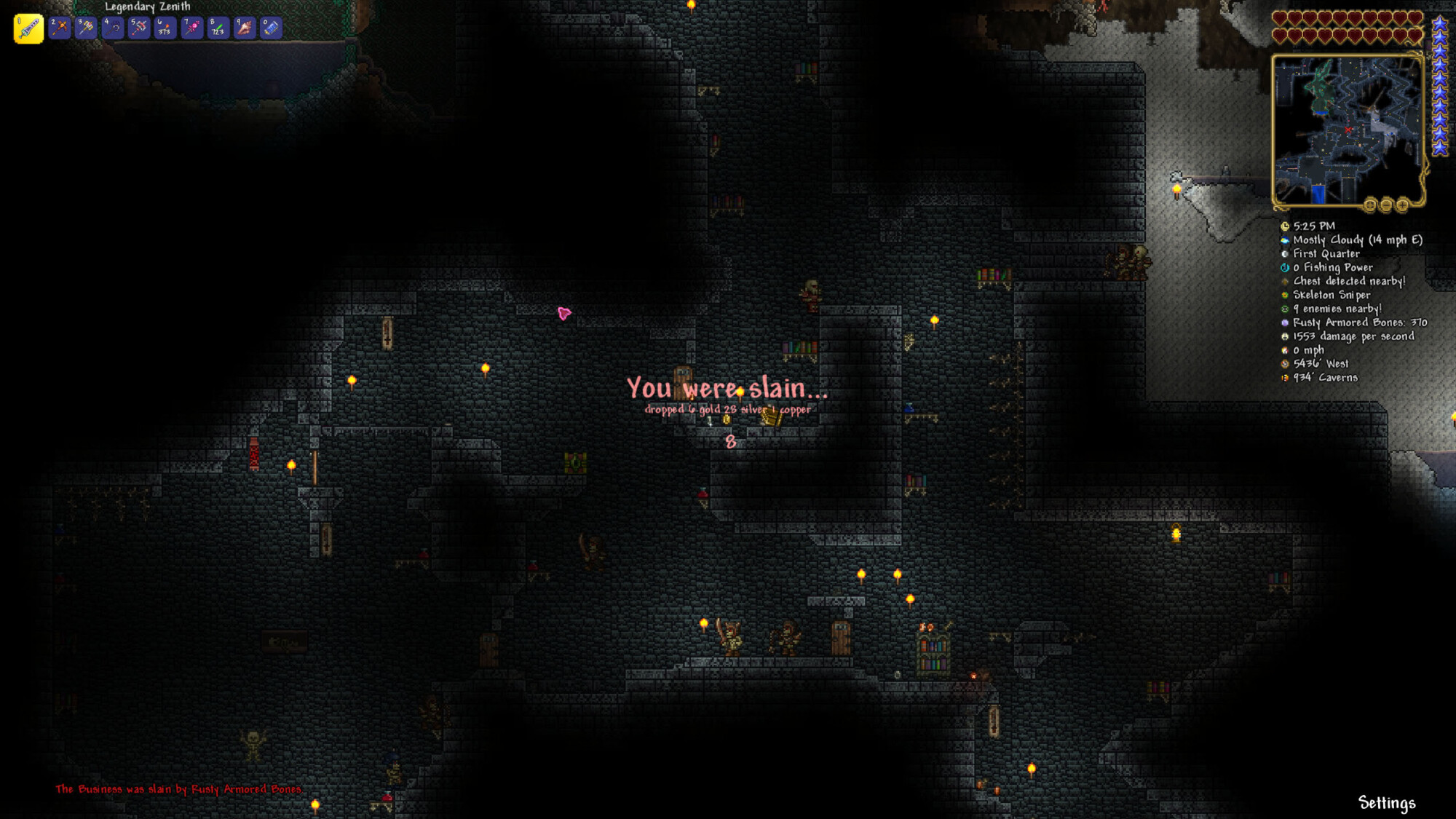Viewport: 1456px width, 819px height.
Task: Click the metal detector chest icon
Action: click(x=1284, y=282)
